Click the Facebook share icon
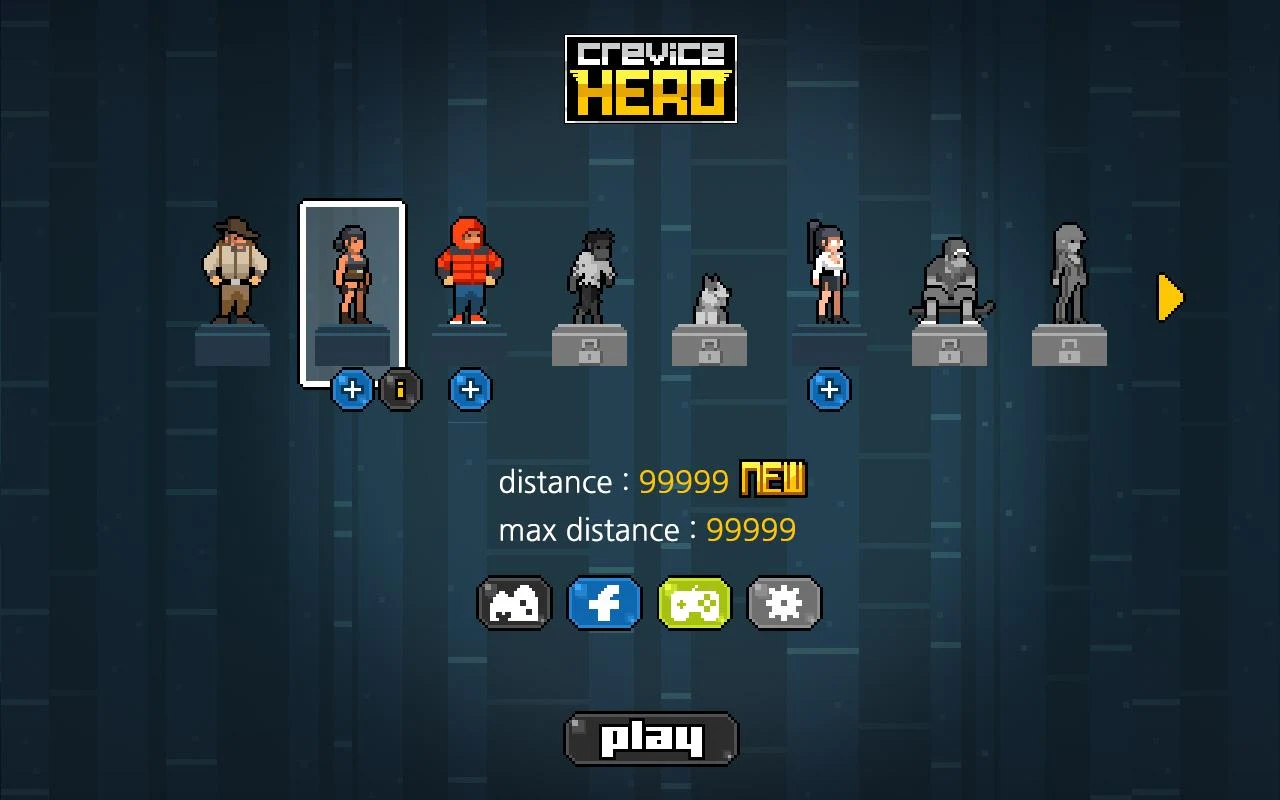 pos(604,602)
